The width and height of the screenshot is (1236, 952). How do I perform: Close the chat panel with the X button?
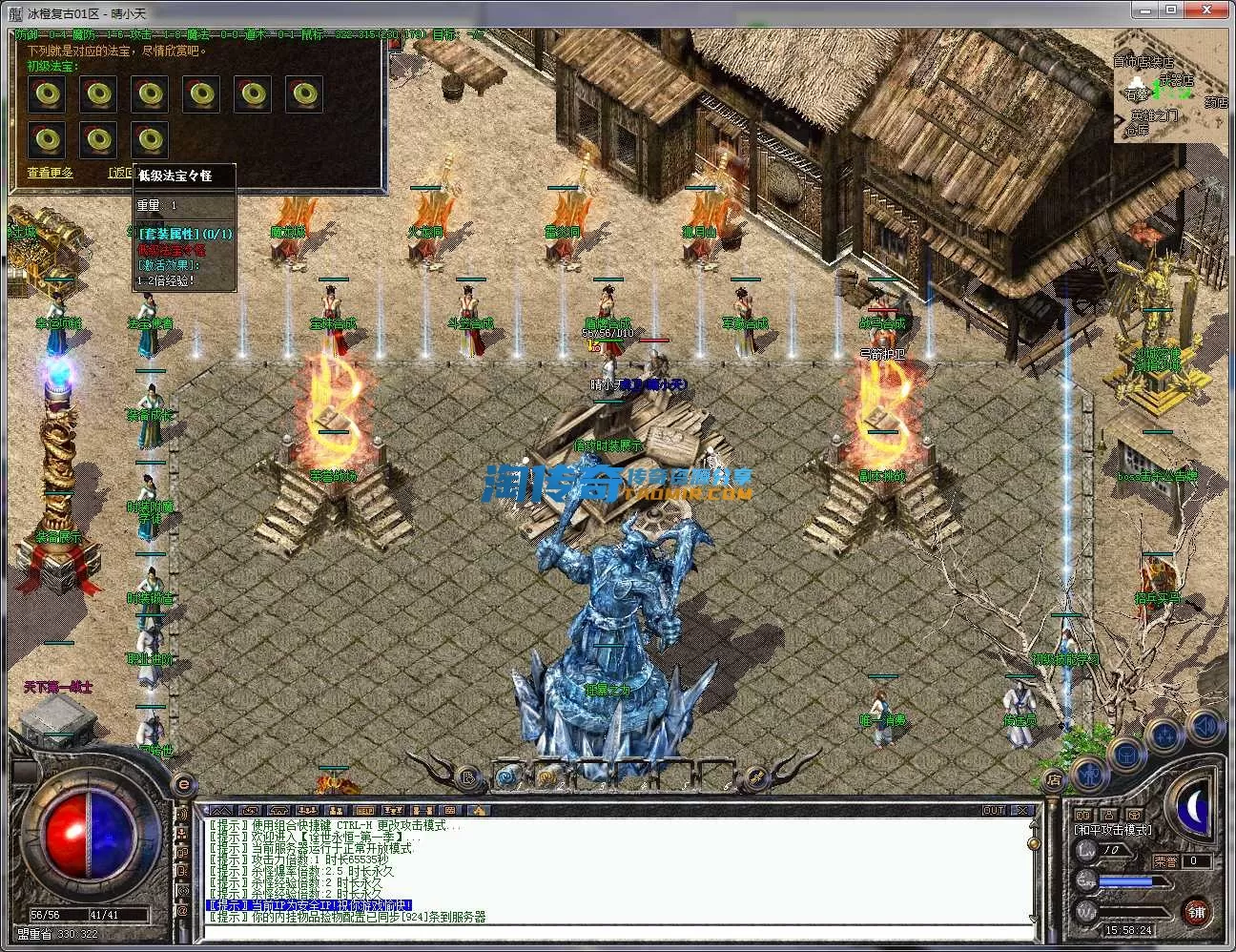1023,810
